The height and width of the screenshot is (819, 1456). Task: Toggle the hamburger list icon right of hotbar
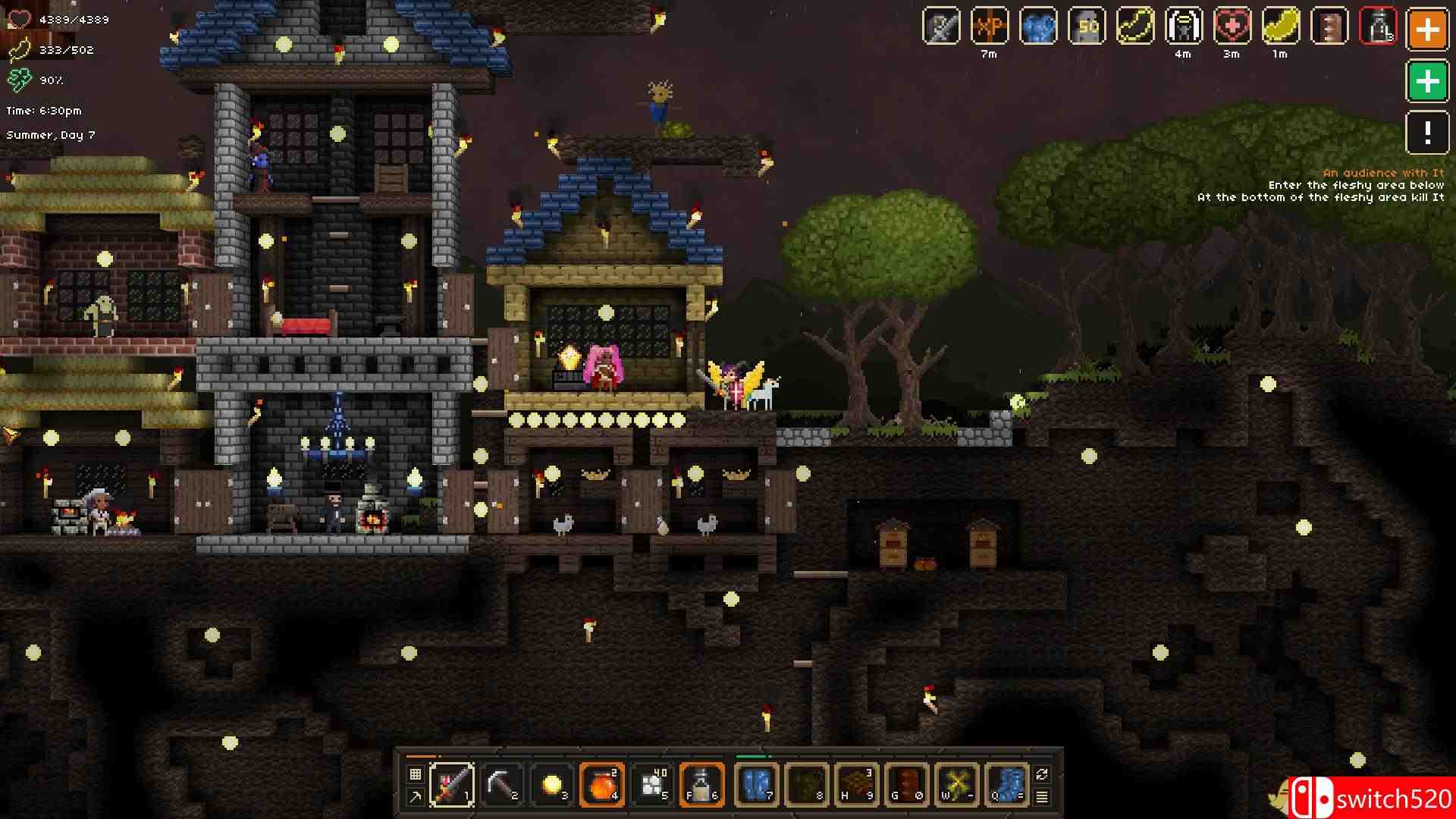pyautogui.click(x=1041, y=797)
